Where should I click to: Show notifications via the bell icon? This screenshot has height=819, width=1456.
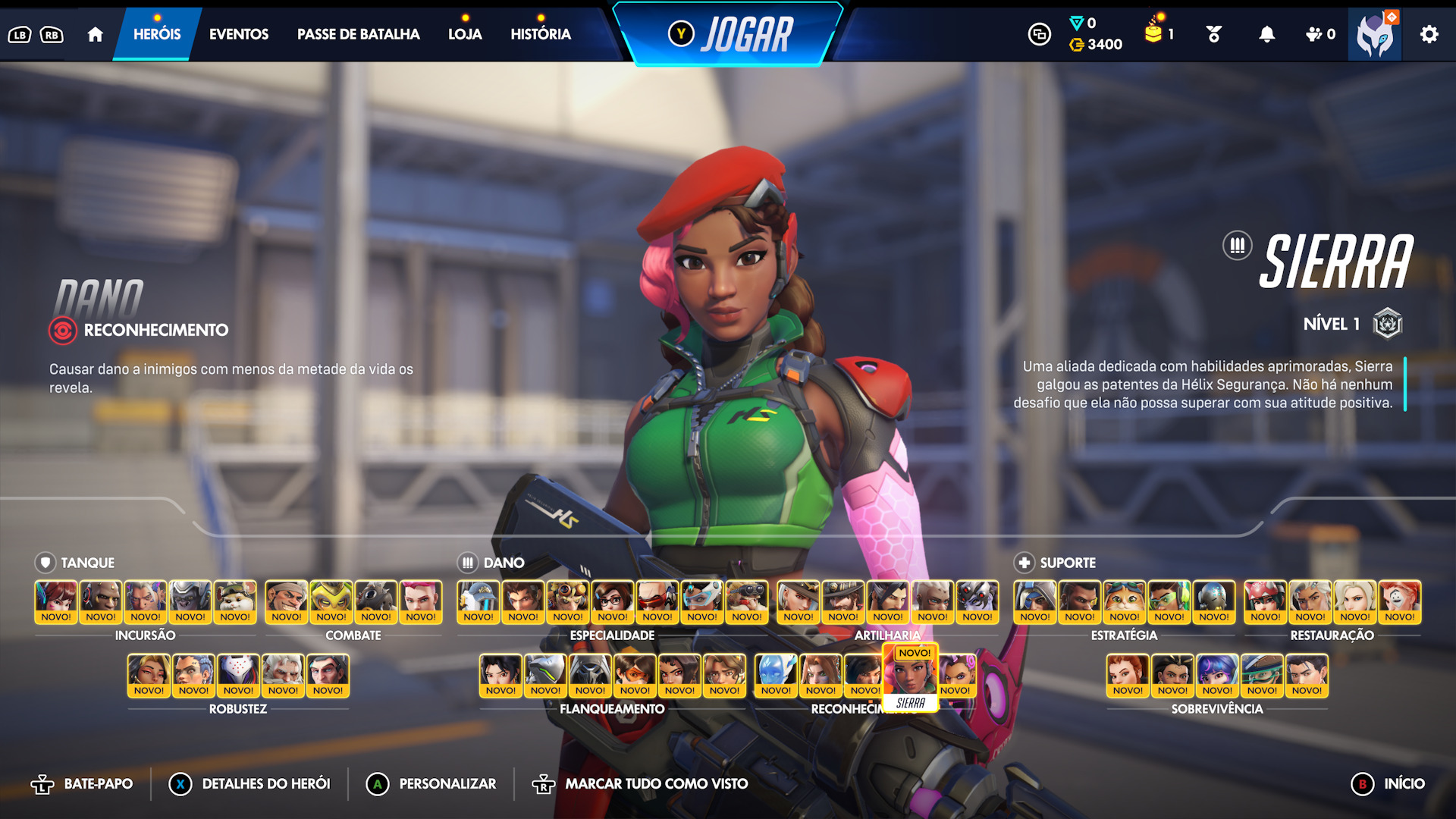click(1266, 34)
